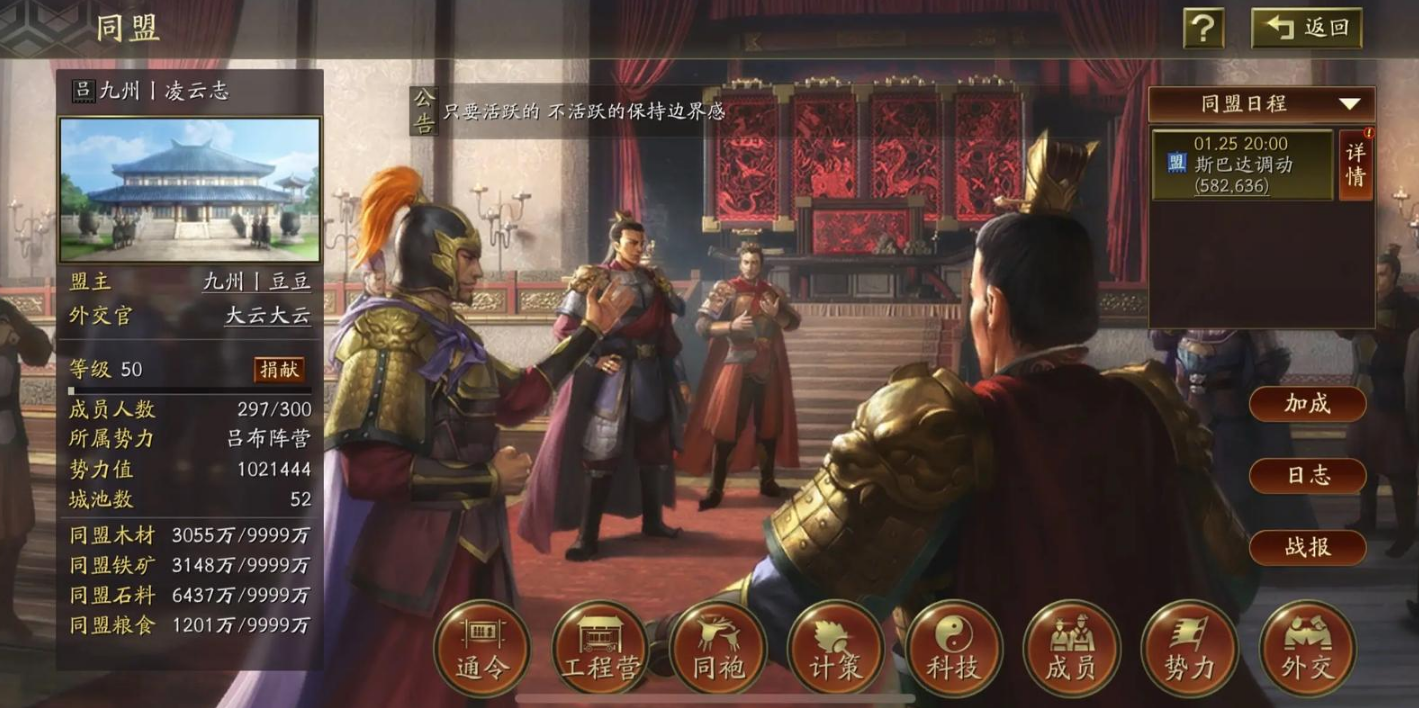This screenshot has height=708, width=1419.
Task: Enter the 工程营 engineering camp
Action: 600,649
